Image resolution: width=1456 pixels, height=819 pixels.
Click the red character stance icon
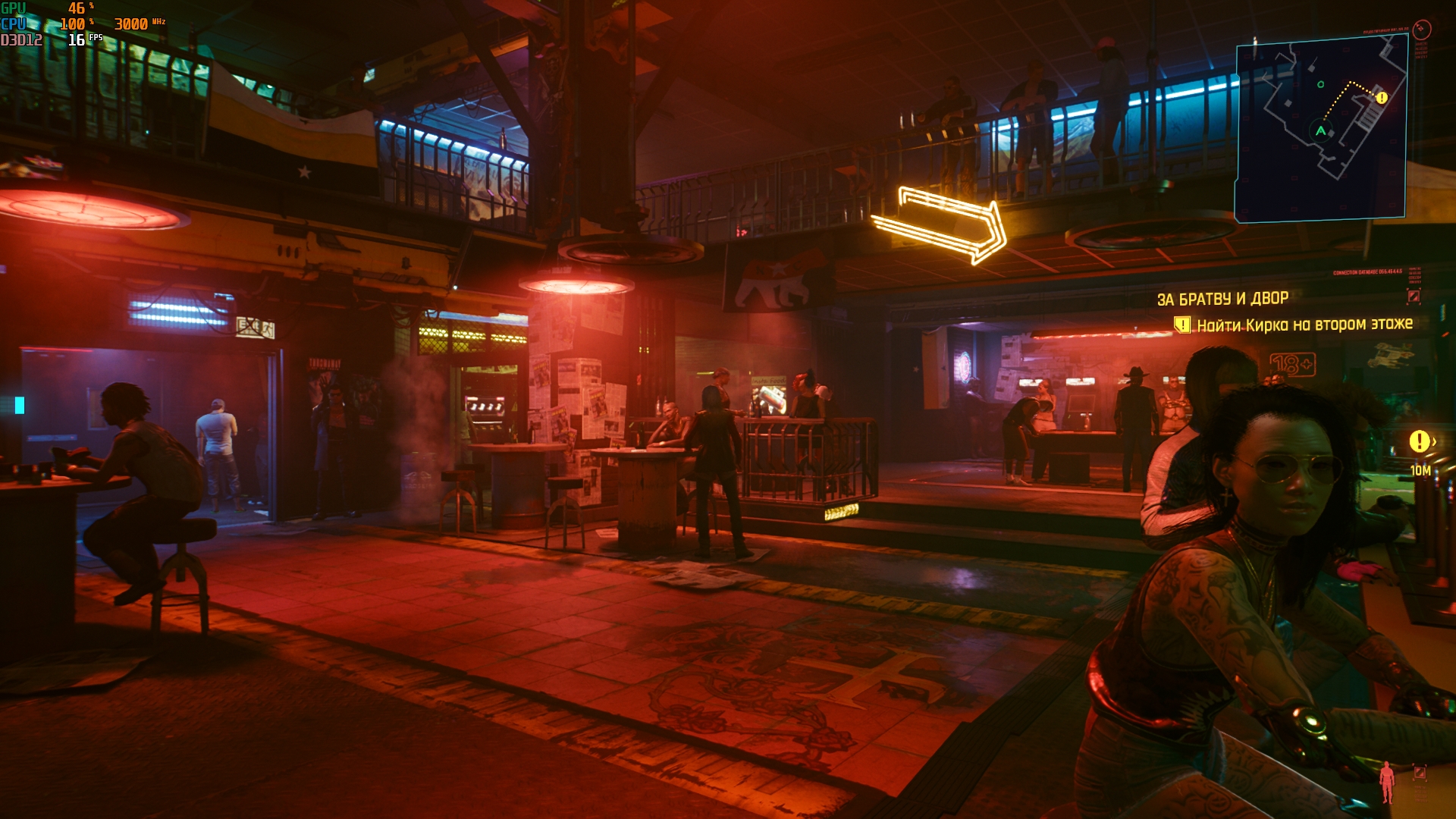tap(1387, 781)
